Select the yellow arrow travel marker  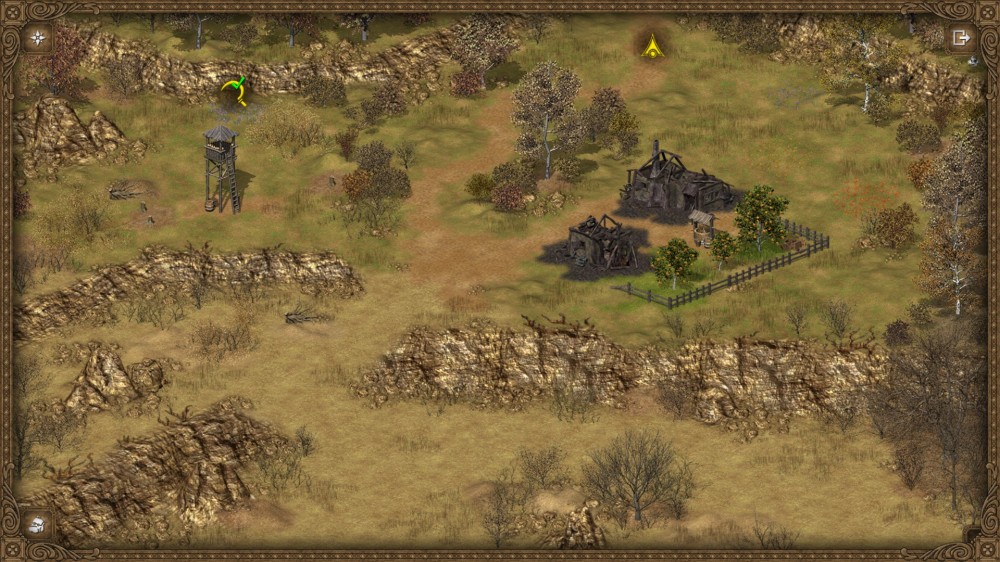tap(652, 45)
